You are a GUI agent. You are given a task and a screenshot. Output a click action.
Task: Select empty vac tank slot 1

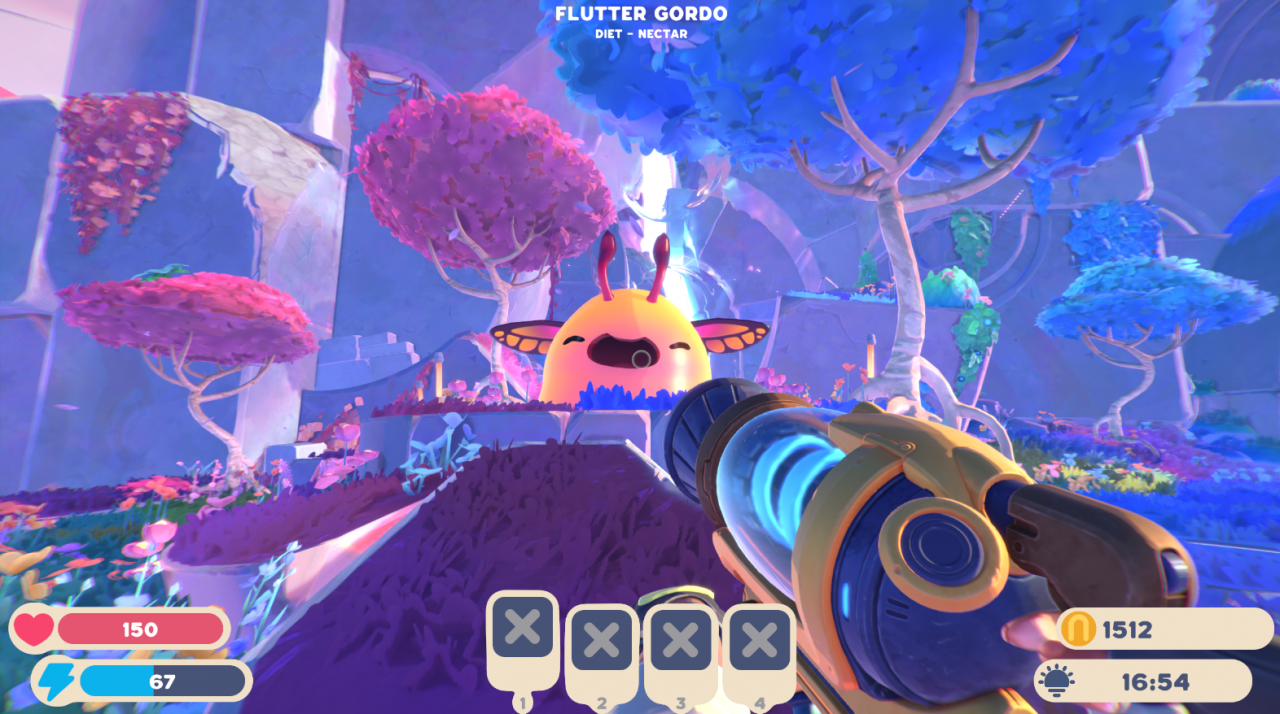[522, 630]
